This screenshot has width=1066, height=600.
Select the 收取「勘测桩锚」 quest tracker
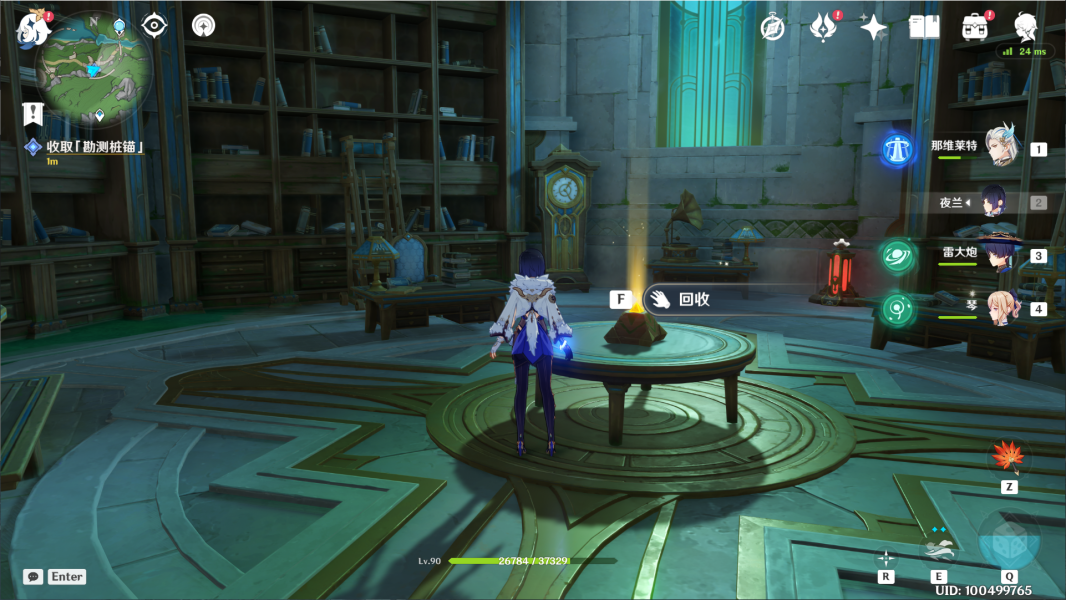(96, 147)
